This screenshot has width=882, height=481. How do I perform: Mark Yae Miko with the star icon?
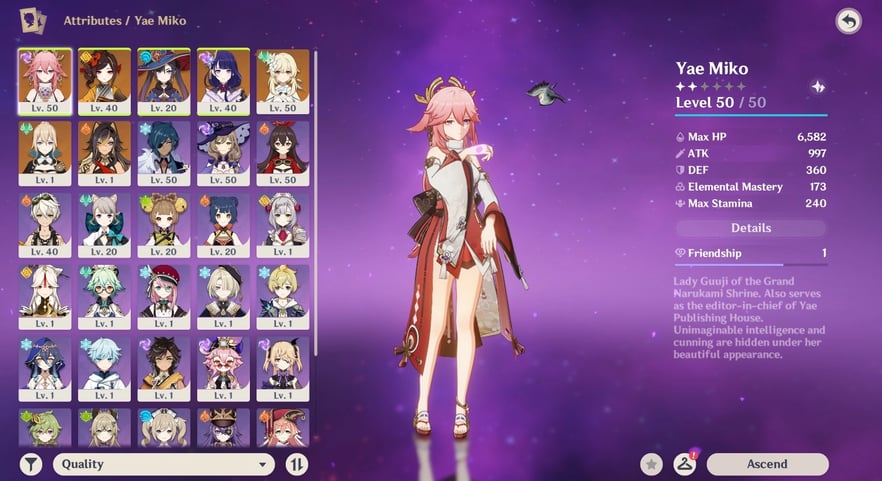point(652,464)
